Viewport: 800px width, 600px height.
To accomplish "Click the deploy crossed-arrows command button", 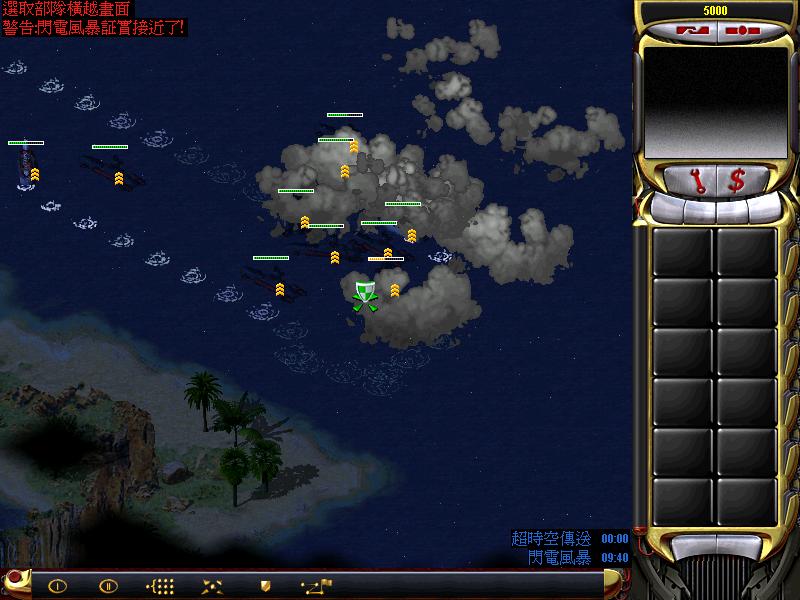I will point(212,586).
